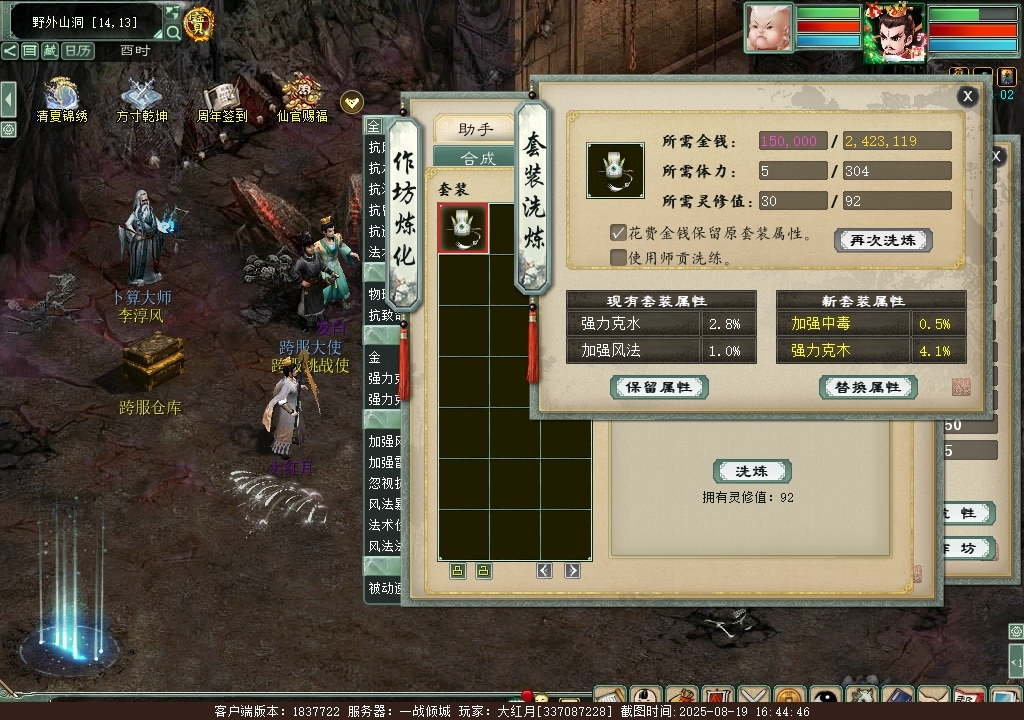Open the 仙官赐福 blessing event

(x=300, y=98)
